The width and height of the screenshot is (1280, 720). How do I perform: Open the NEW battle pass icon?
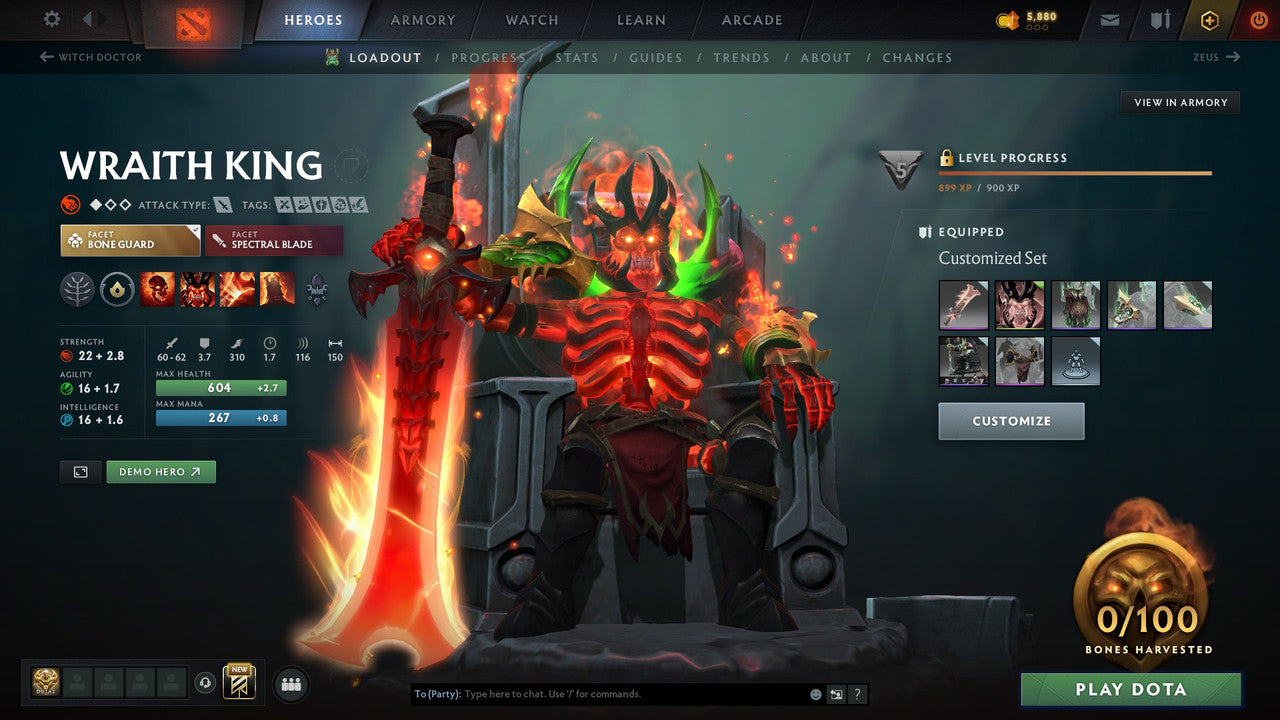tap(237, 683)
